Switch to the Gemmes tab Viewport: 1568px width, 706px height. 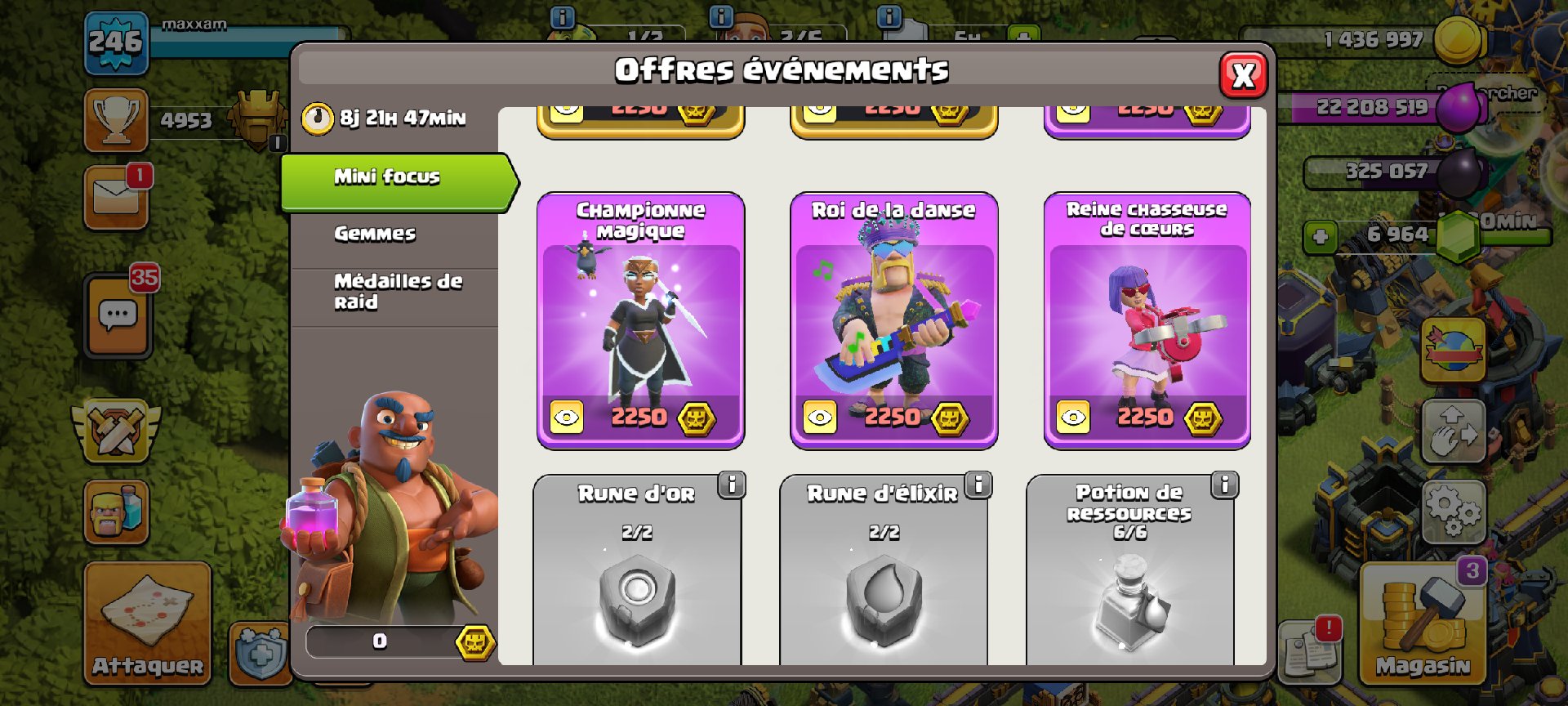375,235
